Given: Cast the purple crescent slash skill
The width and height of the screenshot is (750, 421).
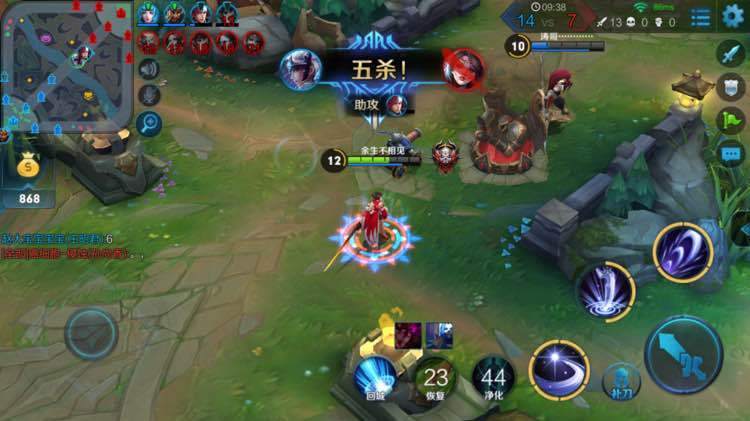Looking at the screenshot, I should tap(683, 252).
